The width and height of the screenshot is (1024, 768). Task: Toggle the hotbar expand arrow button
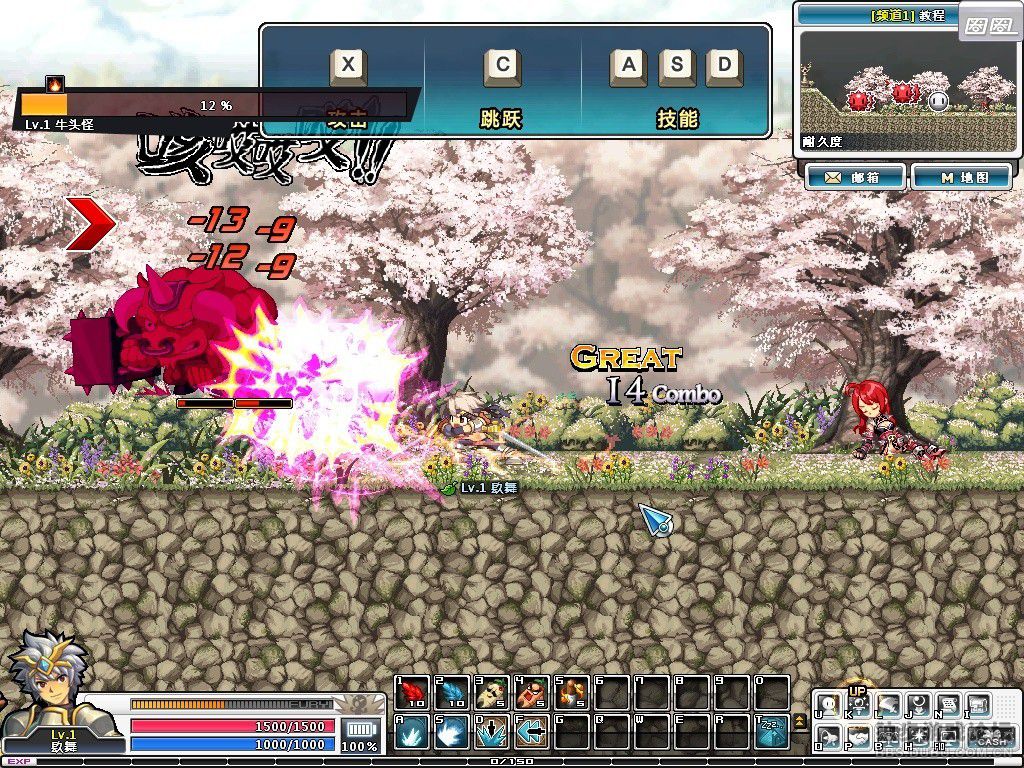(800, 722)
